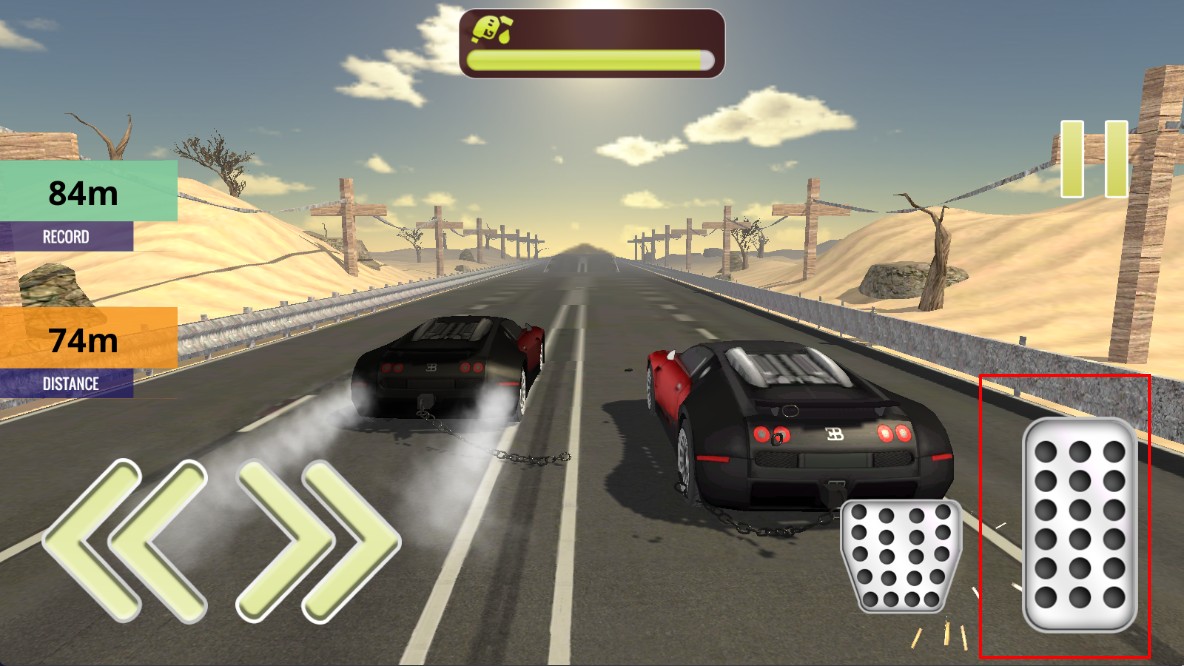Pause the game with the pause button
The height and width of the screenshot is (666, 1184).
(1094, 159)
